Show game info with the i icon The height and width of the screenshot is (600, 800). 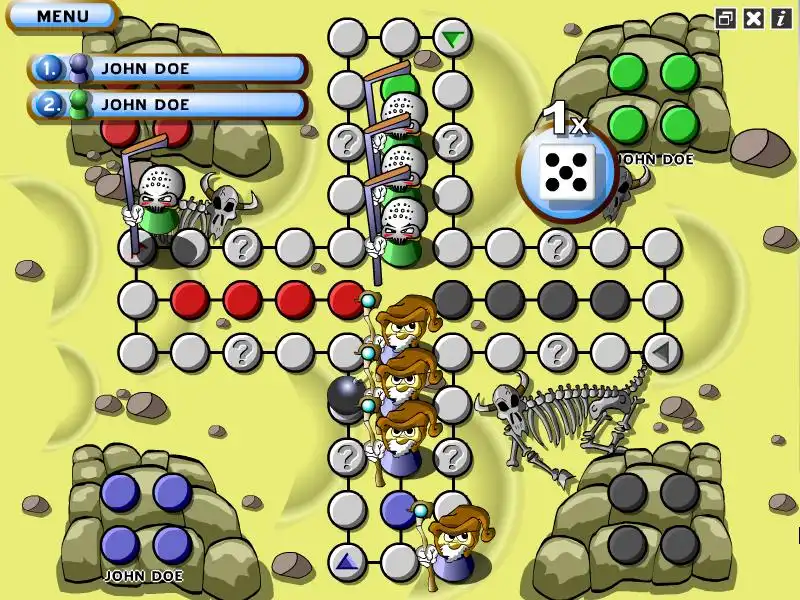pos(781,18)
